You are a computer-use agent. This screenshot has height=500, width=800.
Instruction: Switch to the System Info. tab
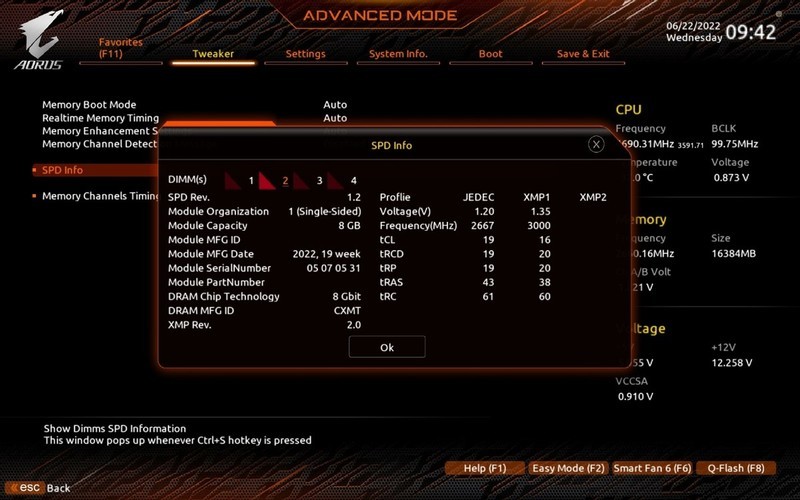[398, 54]
